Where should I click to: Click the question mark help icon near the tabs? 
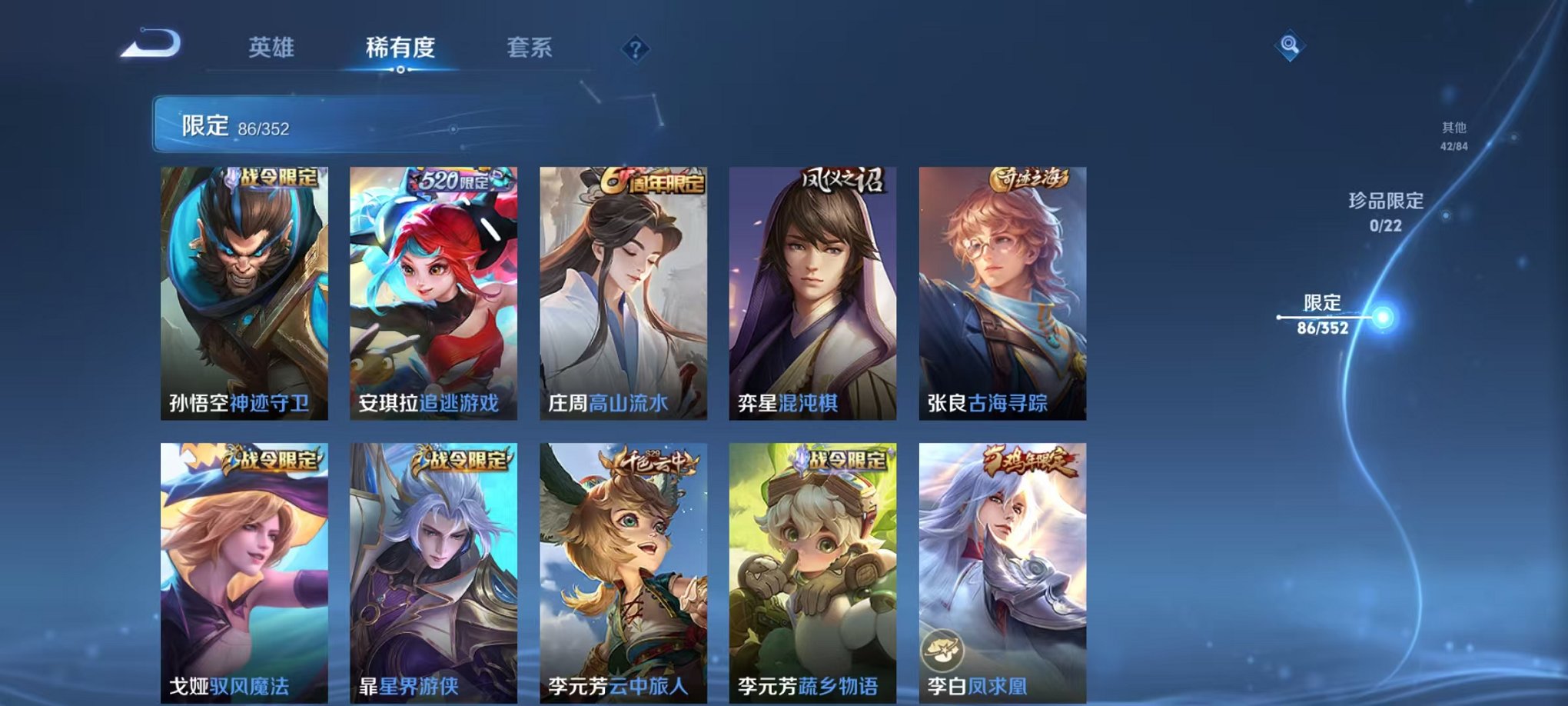click(x=633, y=49)
